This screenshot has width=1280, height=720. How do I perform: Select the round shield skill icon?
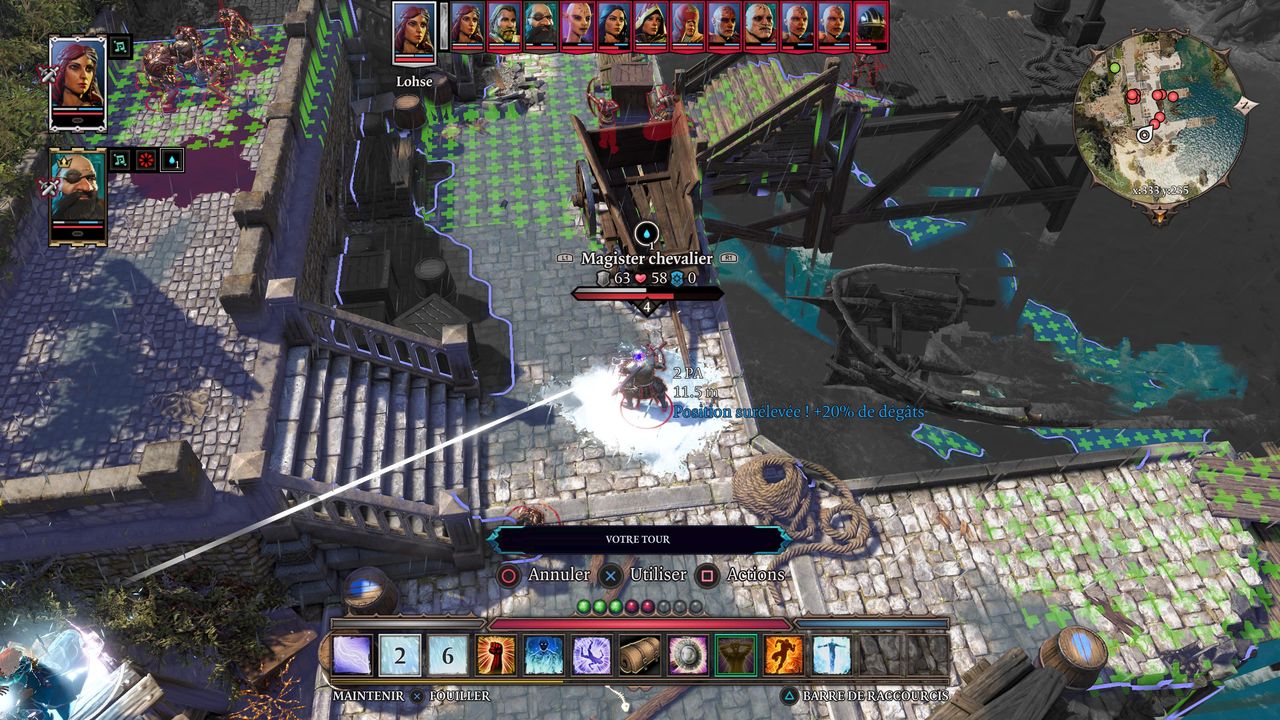688,656
